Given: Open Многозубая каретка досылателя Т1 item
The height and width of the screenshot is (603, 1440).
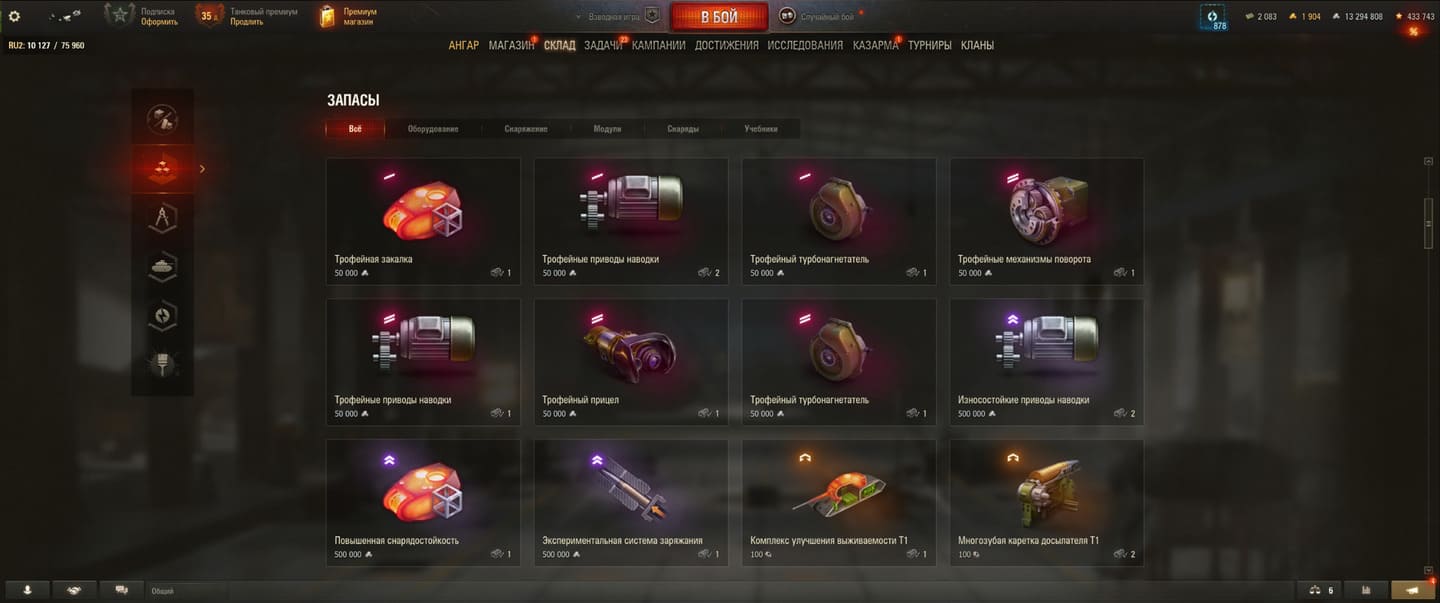Looking at the screenshot, I should [x=1047, y=503].
